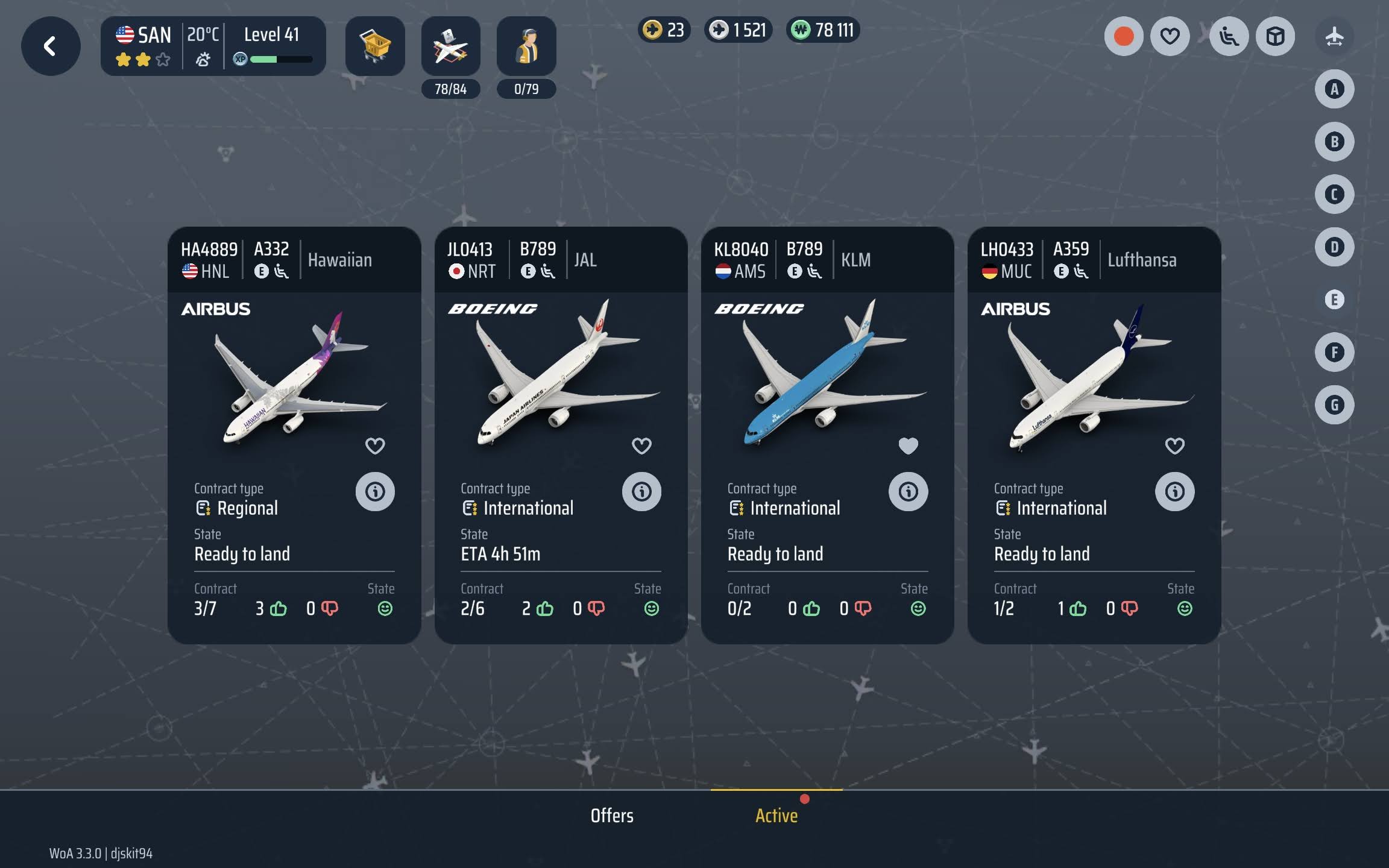The image size is (1389, 868).
Task: Go back with the arrow button
Action: click(51, 46)
